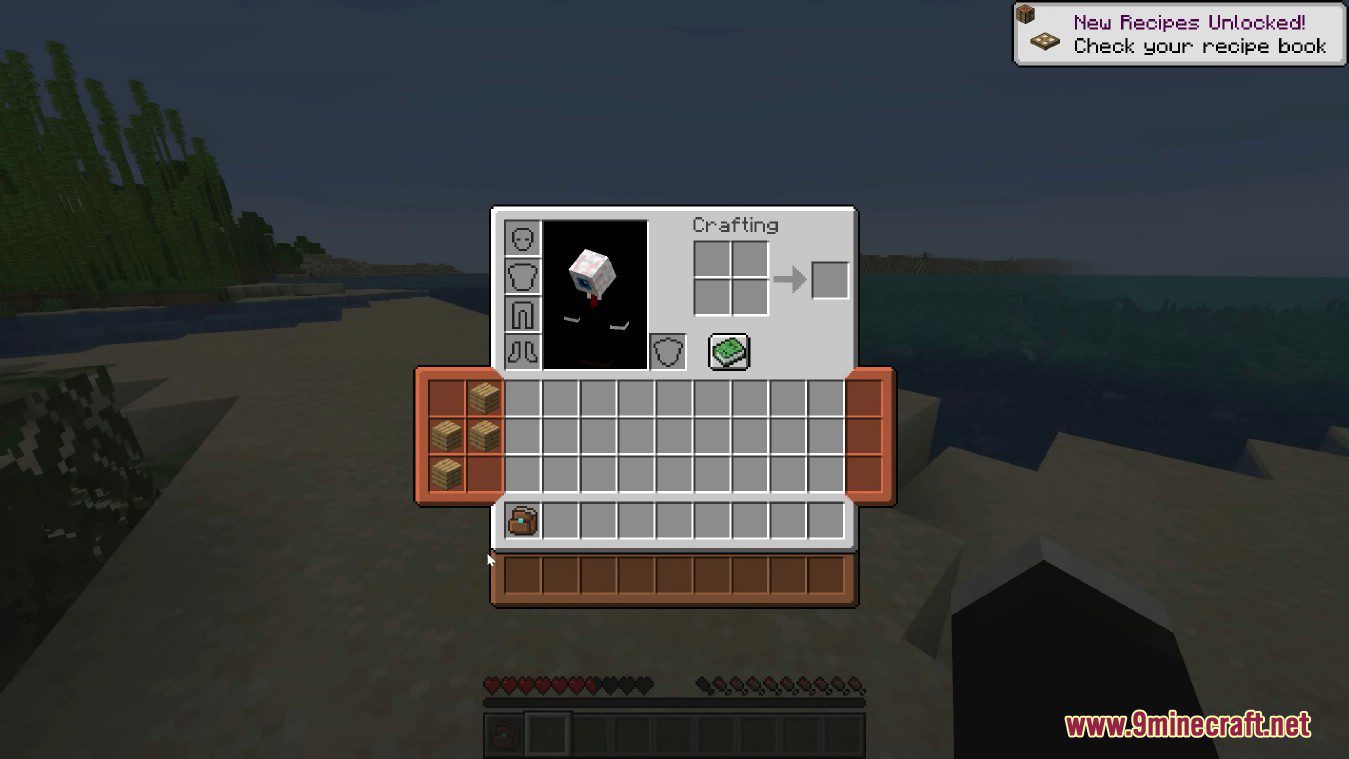
Task: Select the offhand shield slot
Action: [x=666, y=351]
